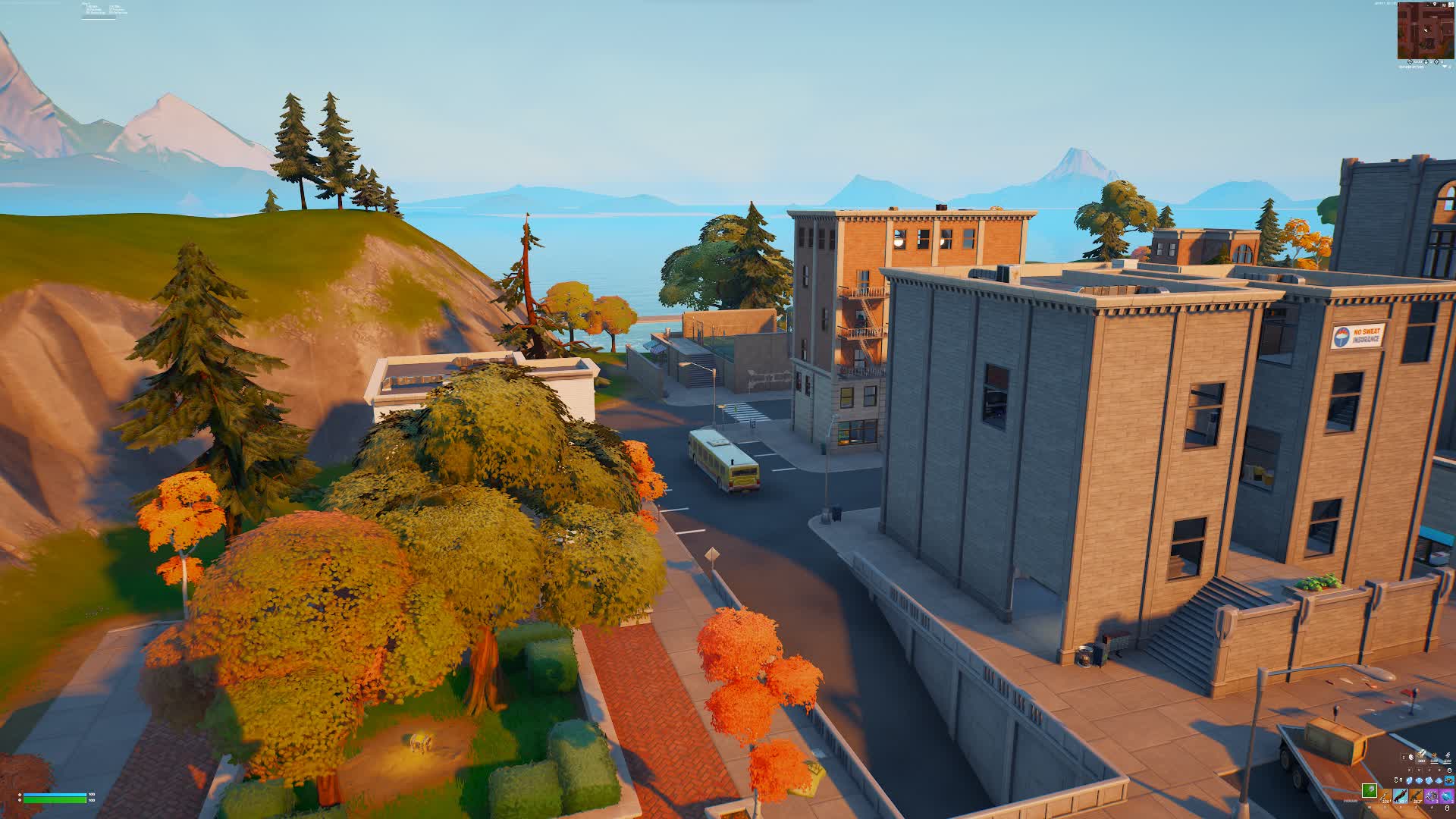Select the harvesting pickaxe slot
Viewport: 1456px width, 819px height.
pos(1370,792)
